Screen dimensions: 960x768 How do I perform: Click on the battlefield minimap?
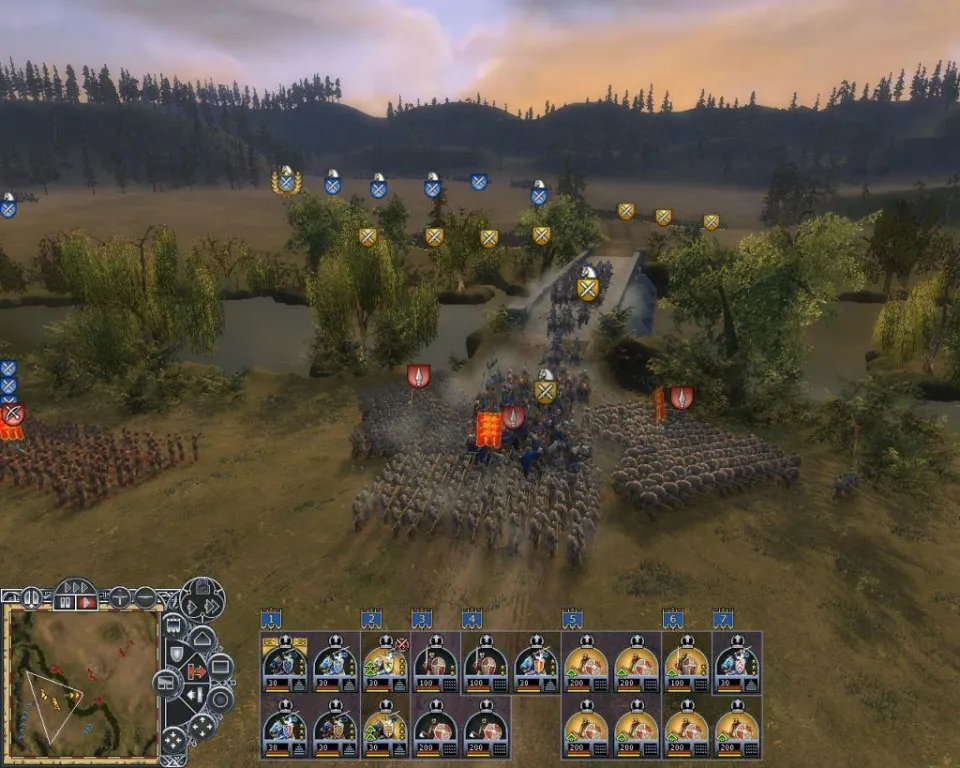pyautogui.click(x=82, y=682)
